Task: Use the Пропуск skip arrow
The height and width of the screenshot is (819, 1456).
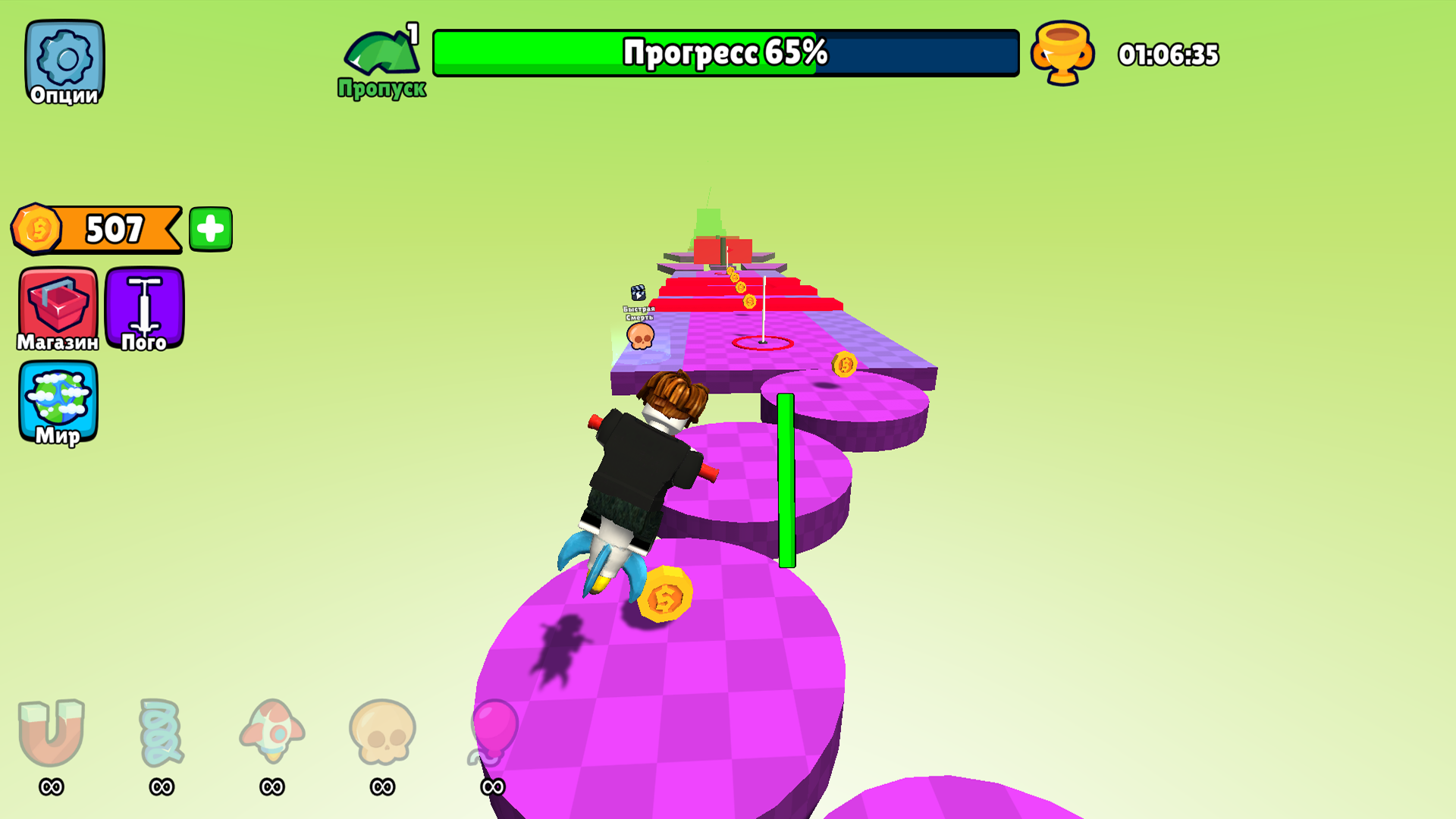Action: pyautogui.click(x=381, y=53)
